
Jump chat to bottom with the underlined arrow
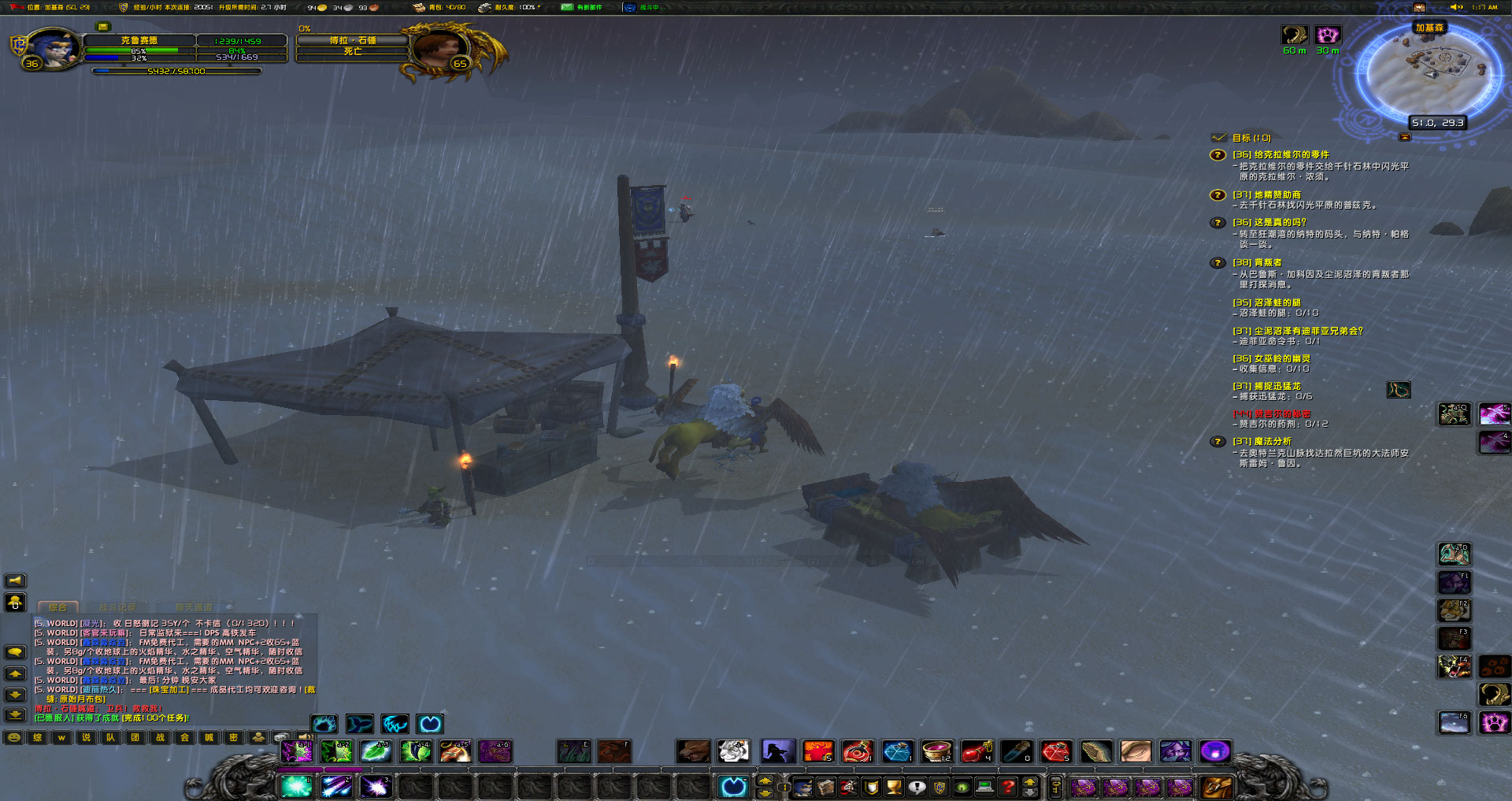coord(15,715)
